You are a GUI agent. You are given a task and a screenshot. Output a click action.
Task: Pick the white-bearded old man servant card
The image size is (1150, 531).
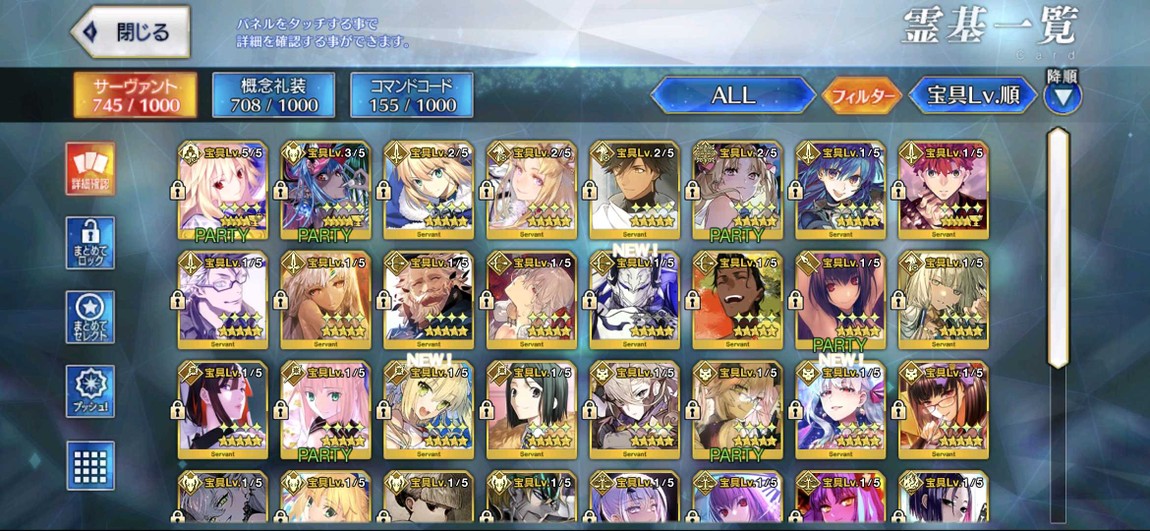click(428, 300)
